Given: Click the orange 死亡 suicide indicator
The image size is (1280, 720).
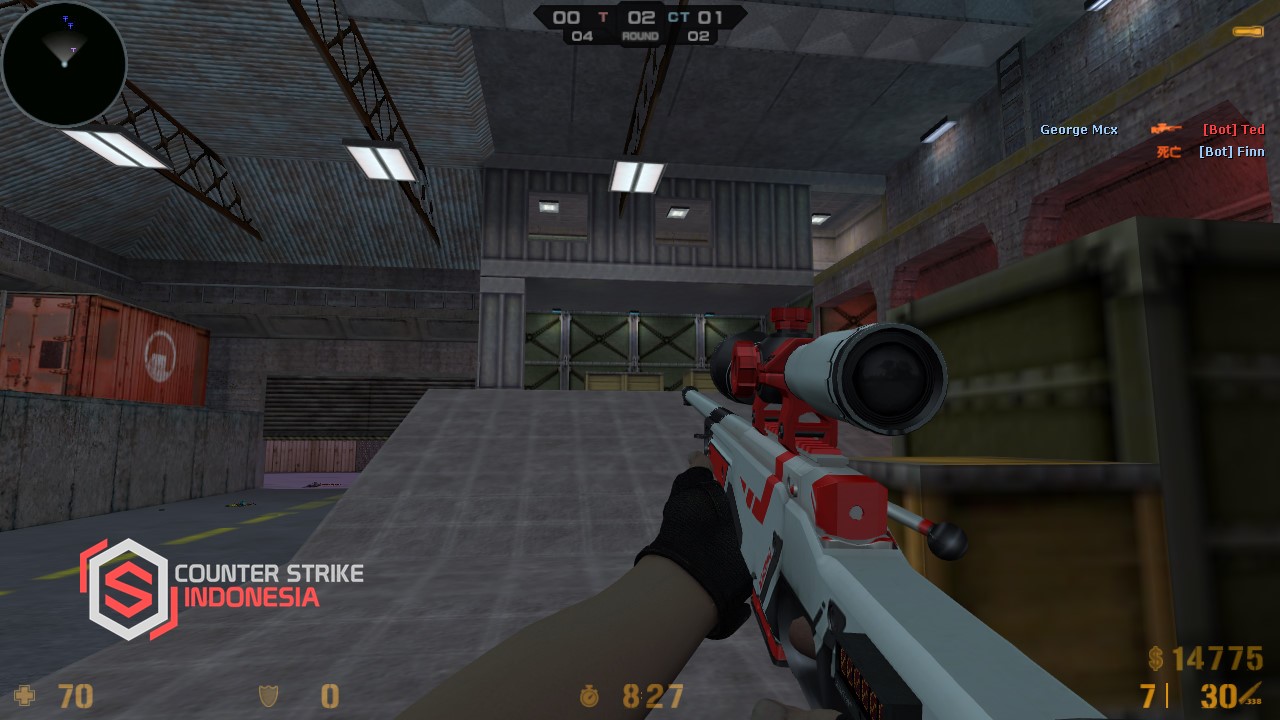Looking at the screenshot, I should click(1167, 151).
